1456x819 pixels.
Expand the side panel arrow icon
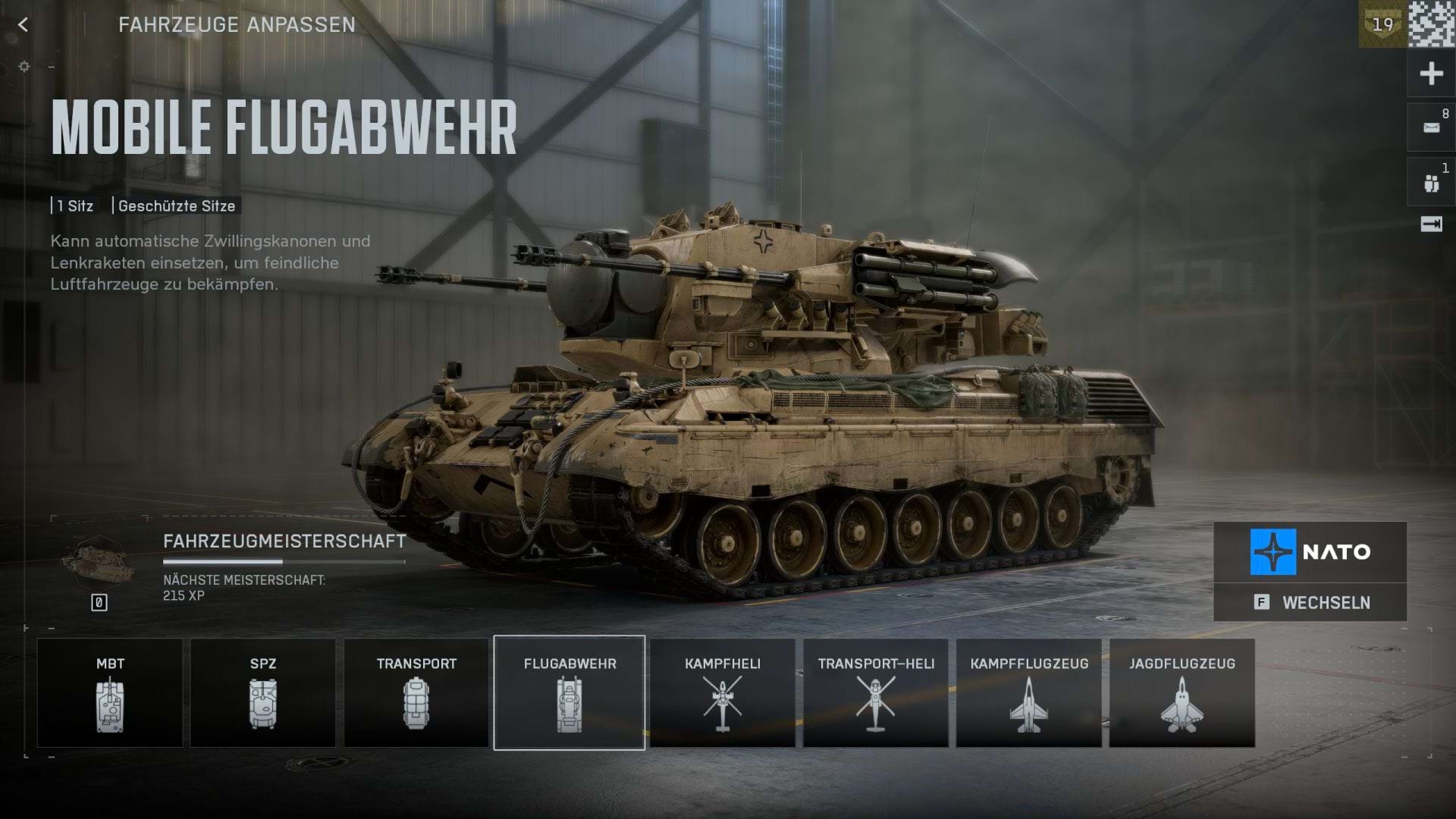point(1431,224)
